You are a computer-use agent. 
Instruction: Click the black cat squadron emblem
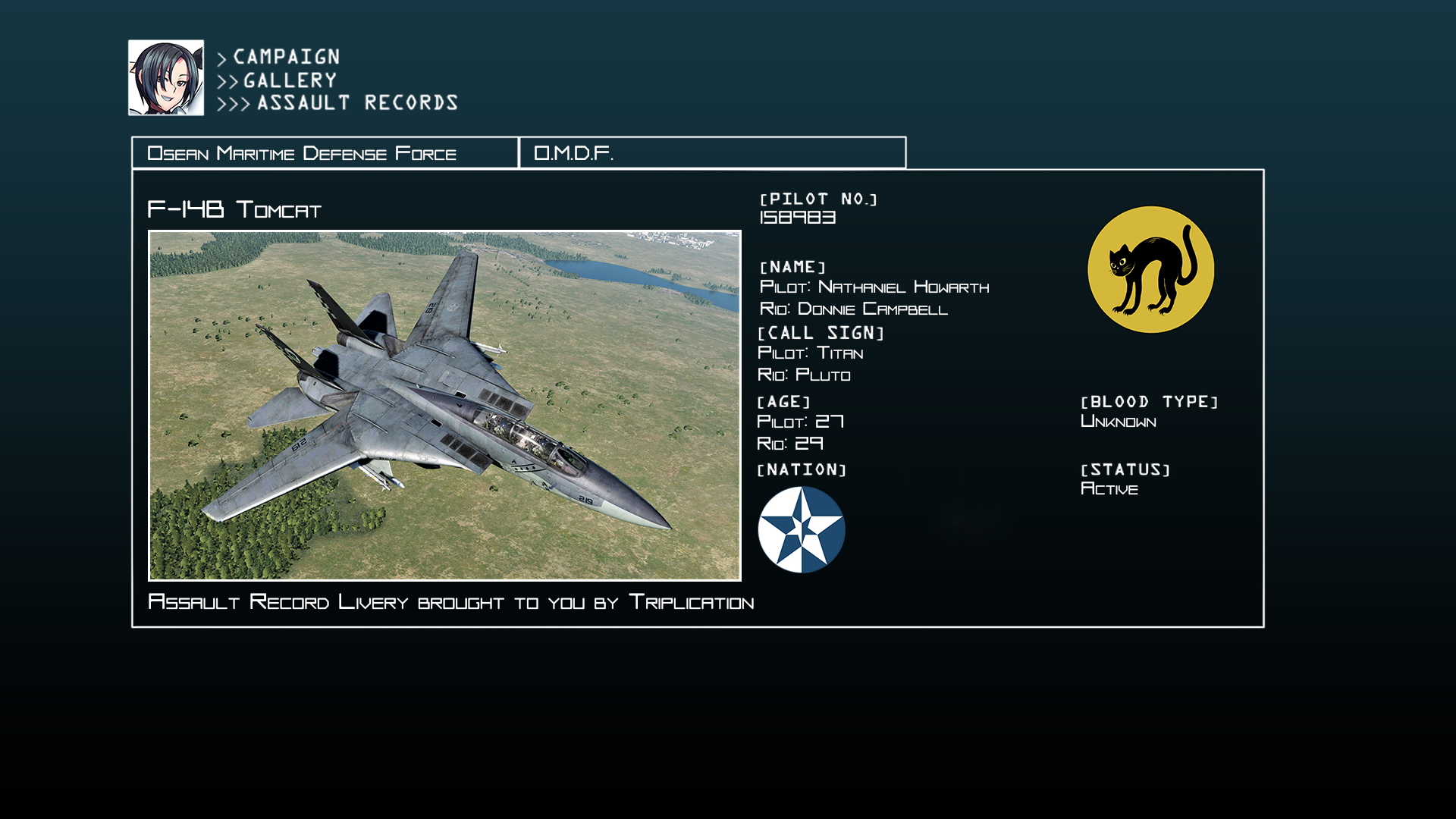pyautogui.click(x=1150, y=270)
